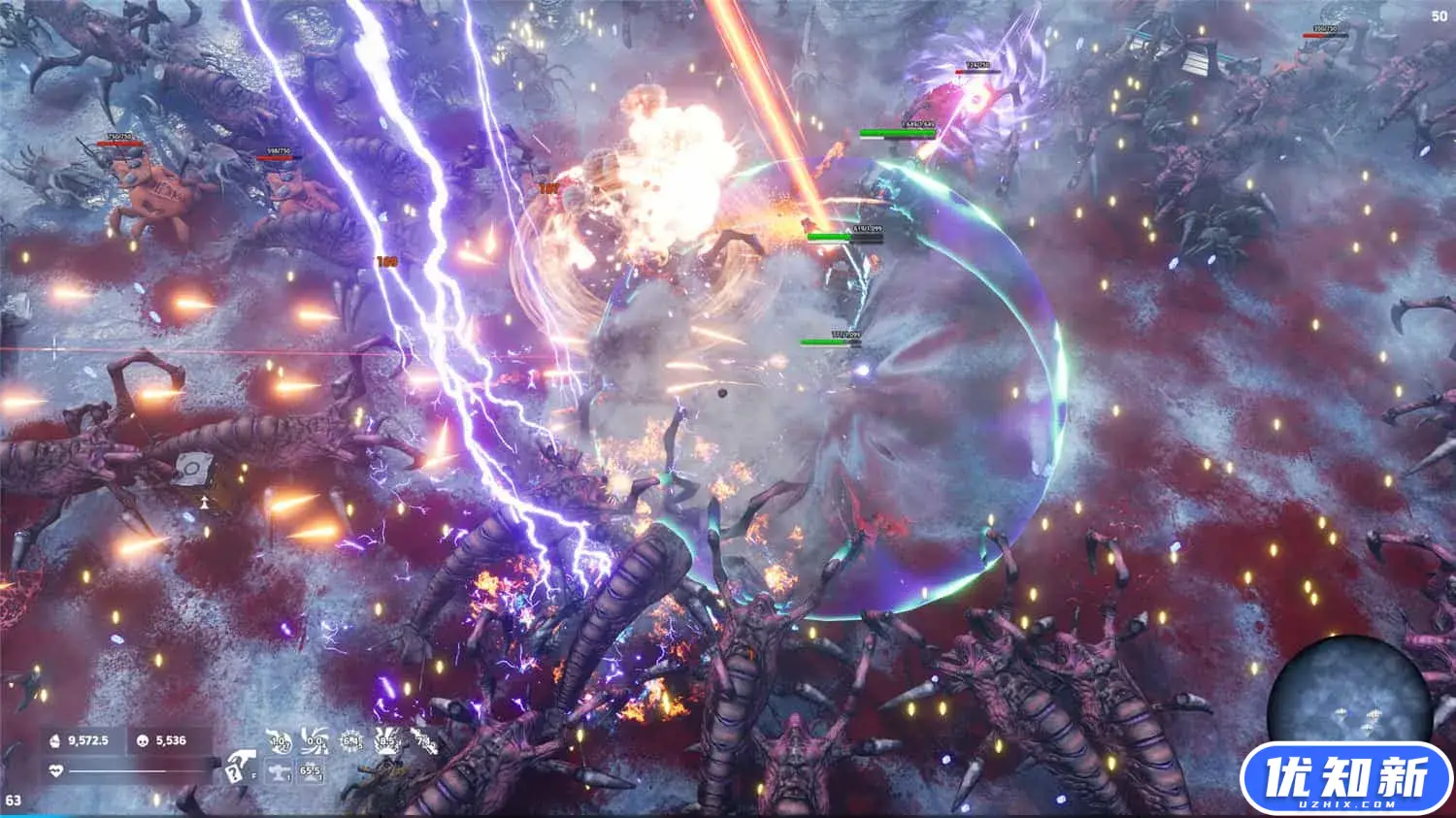Screen dimensions: 1456x818
Task: Activate the ability icon showing 8.5
Action: (x=386, y=741)
